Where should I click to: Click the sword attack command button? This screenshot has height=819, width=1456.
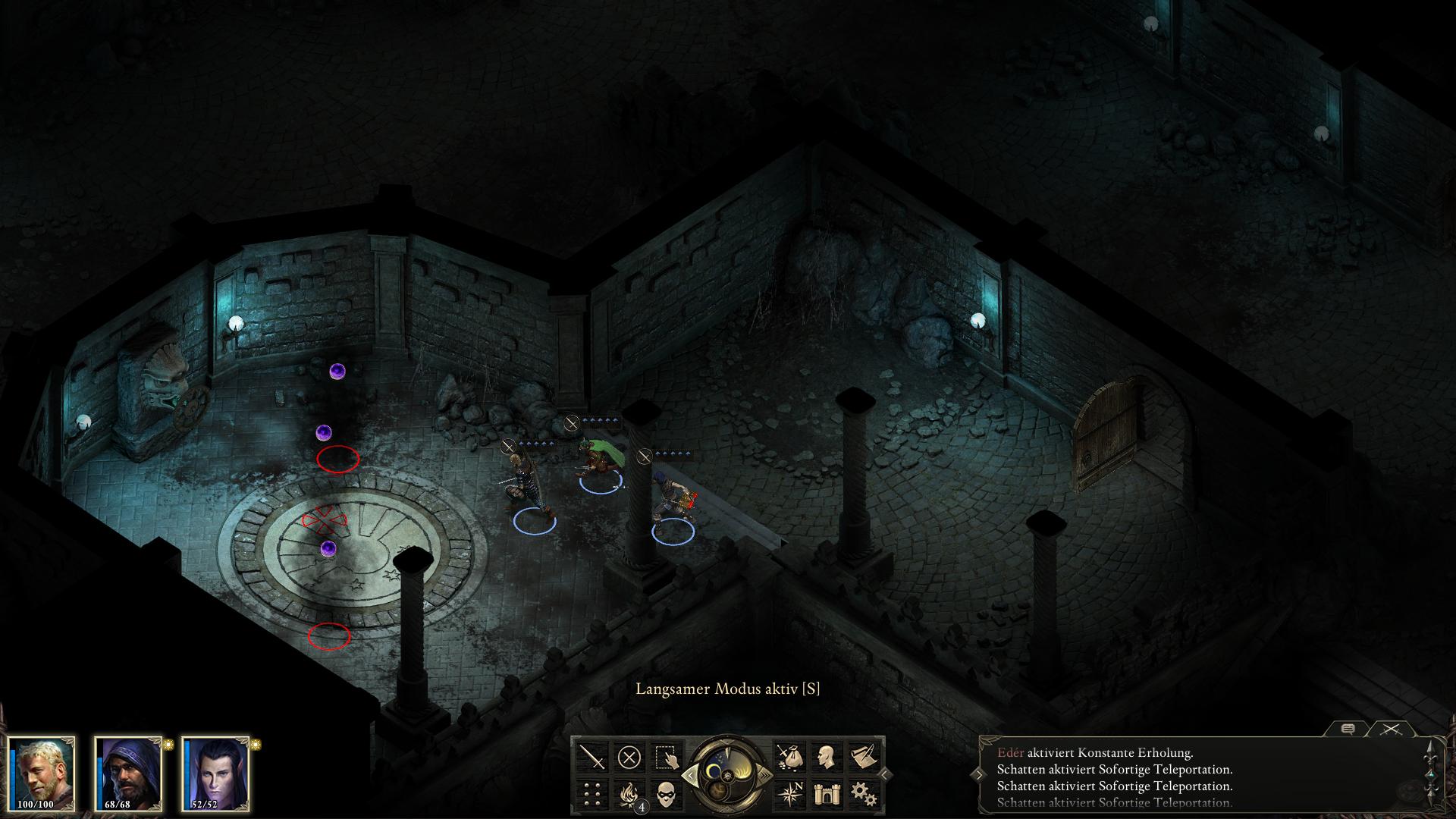tap(592, 757)
